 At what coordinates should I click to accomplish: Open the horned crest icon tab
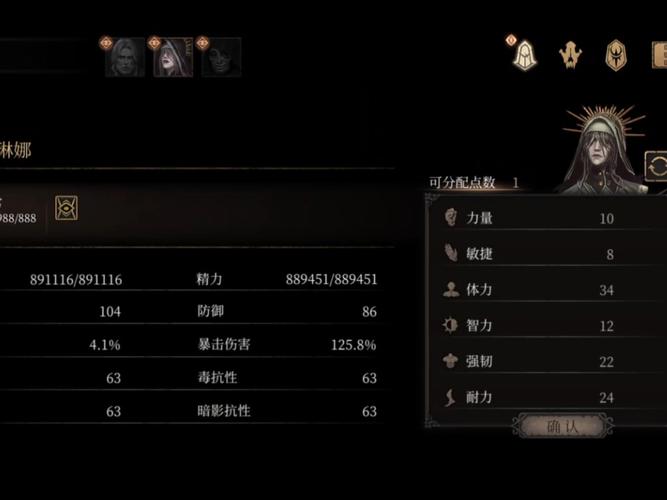click(x=570, y=55)
